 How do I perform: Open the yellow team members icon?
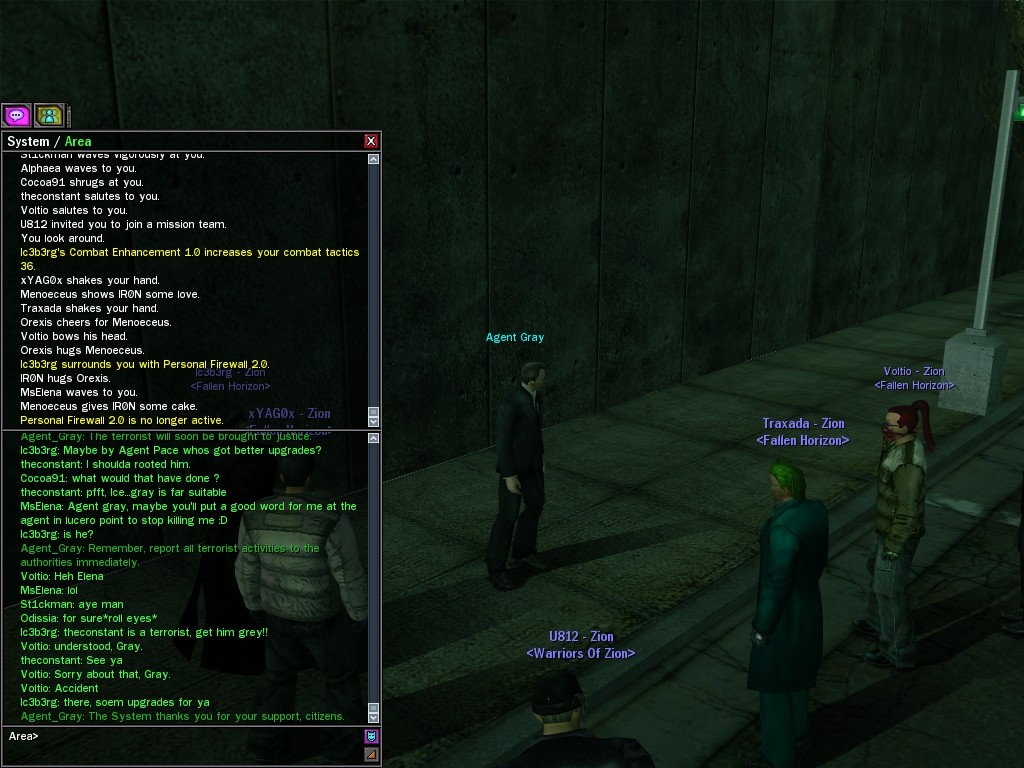(x=49, y=116)
